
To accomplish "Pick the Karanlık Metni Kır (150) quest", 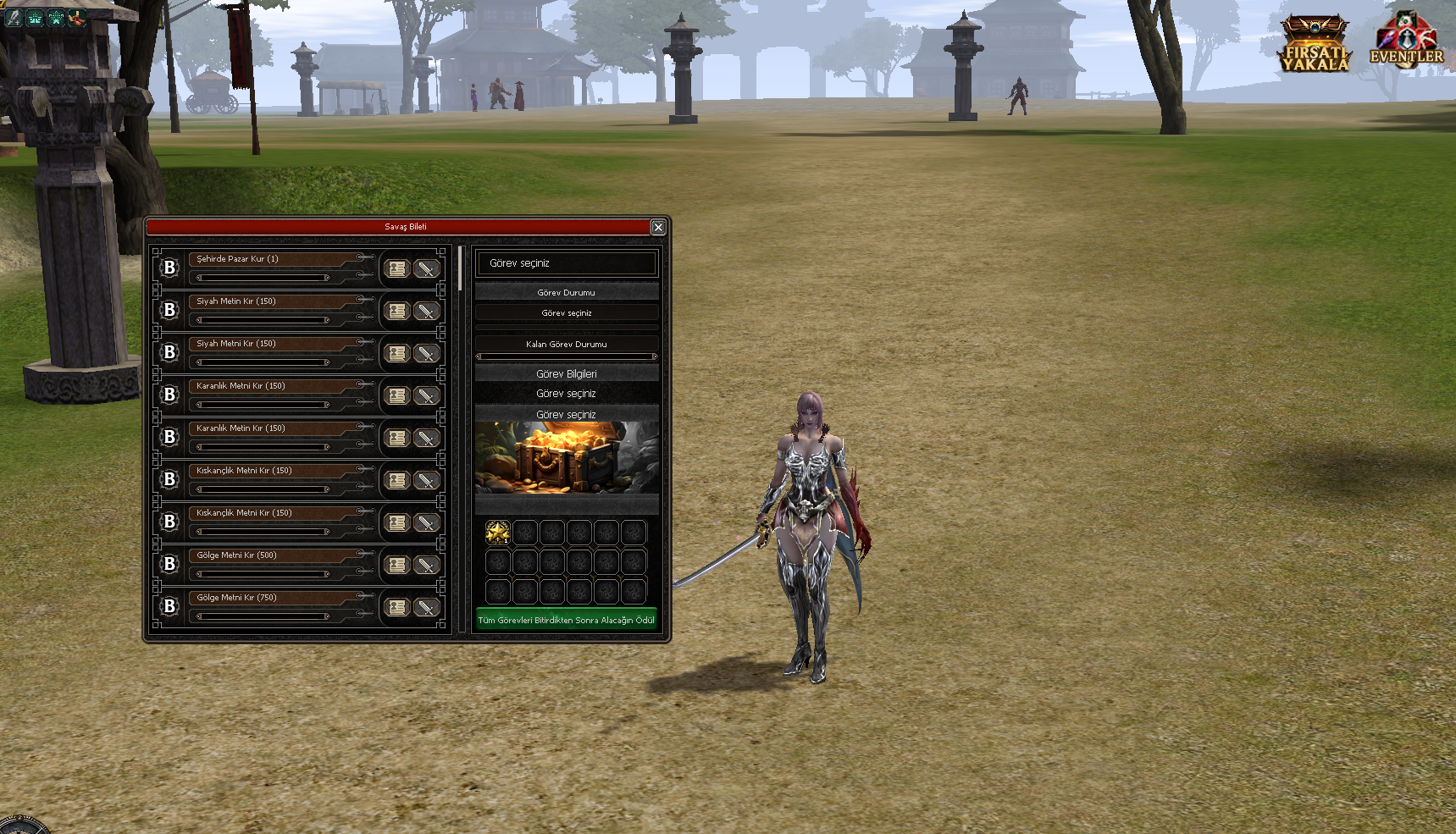I will pos(271,386).
